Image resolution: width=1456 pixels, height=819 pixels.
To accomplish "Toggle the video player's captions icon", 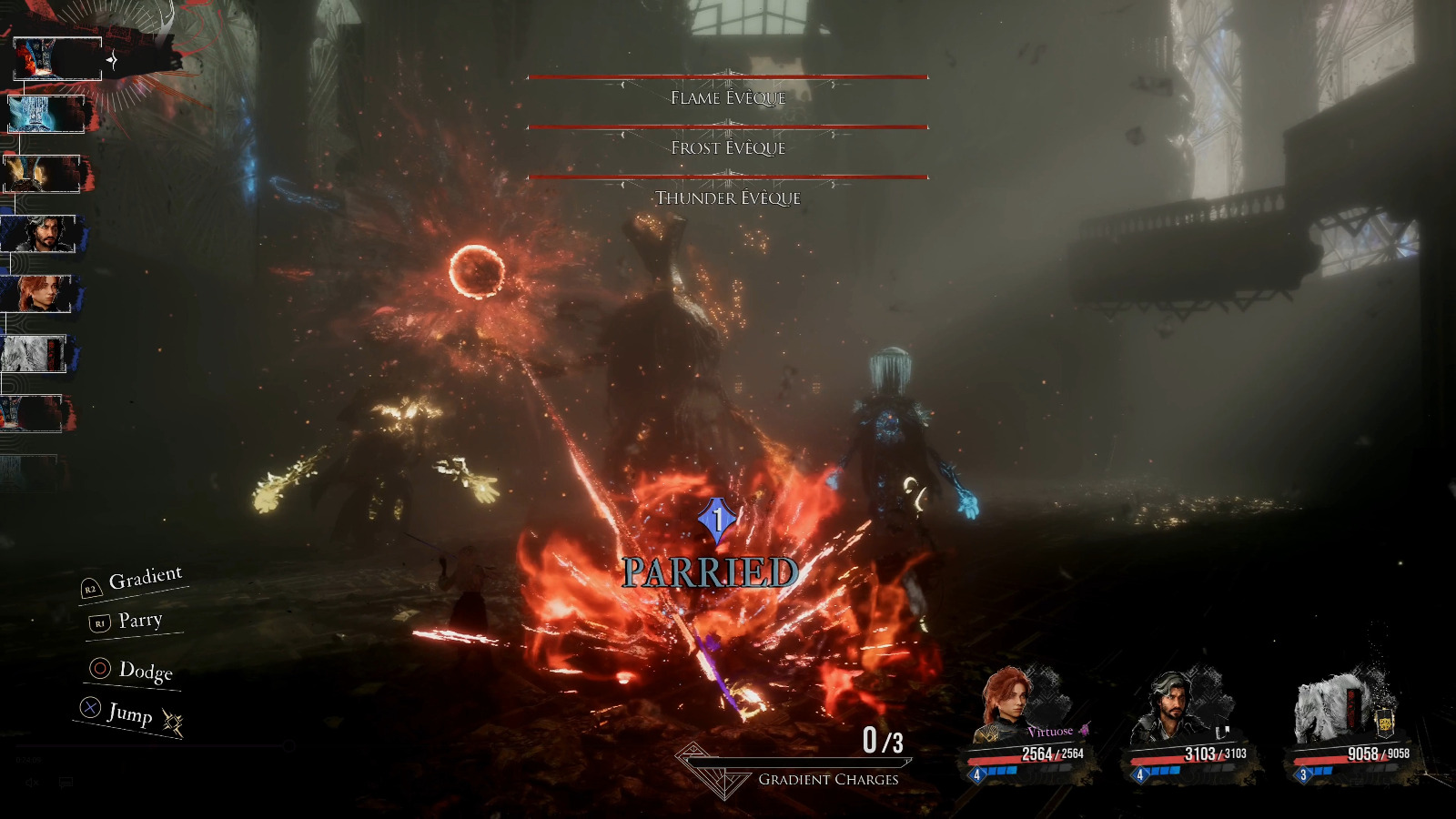I will click(66, 783).
